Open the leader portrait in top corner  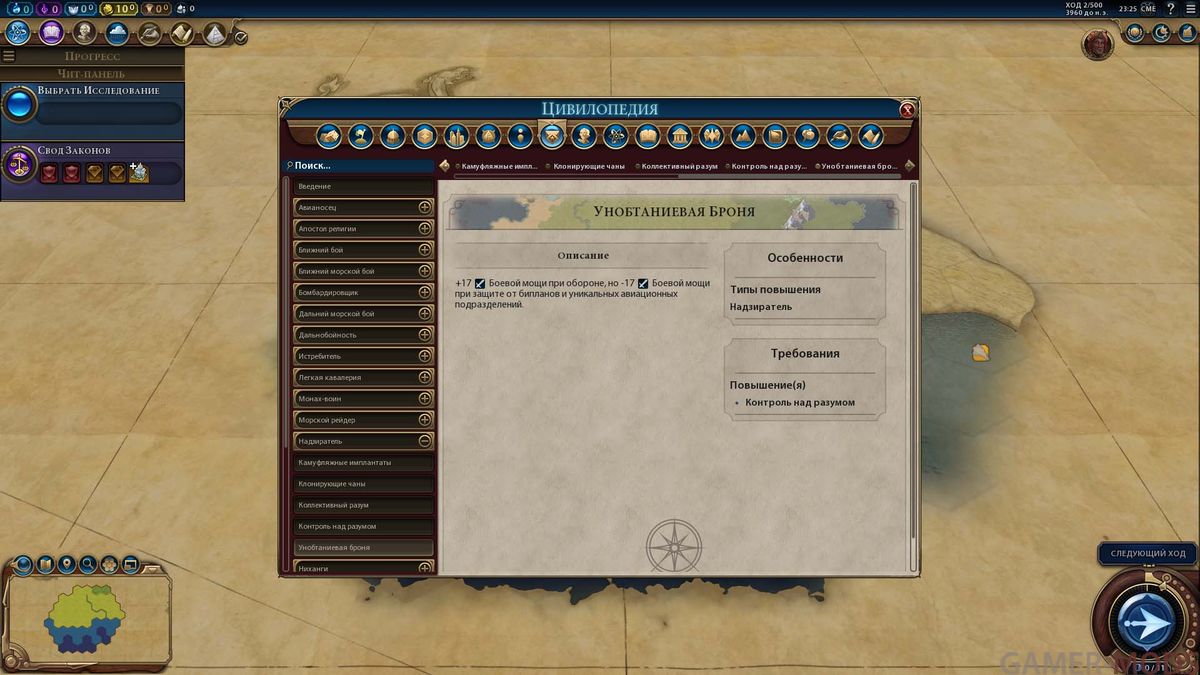[x=1098, y=43]
